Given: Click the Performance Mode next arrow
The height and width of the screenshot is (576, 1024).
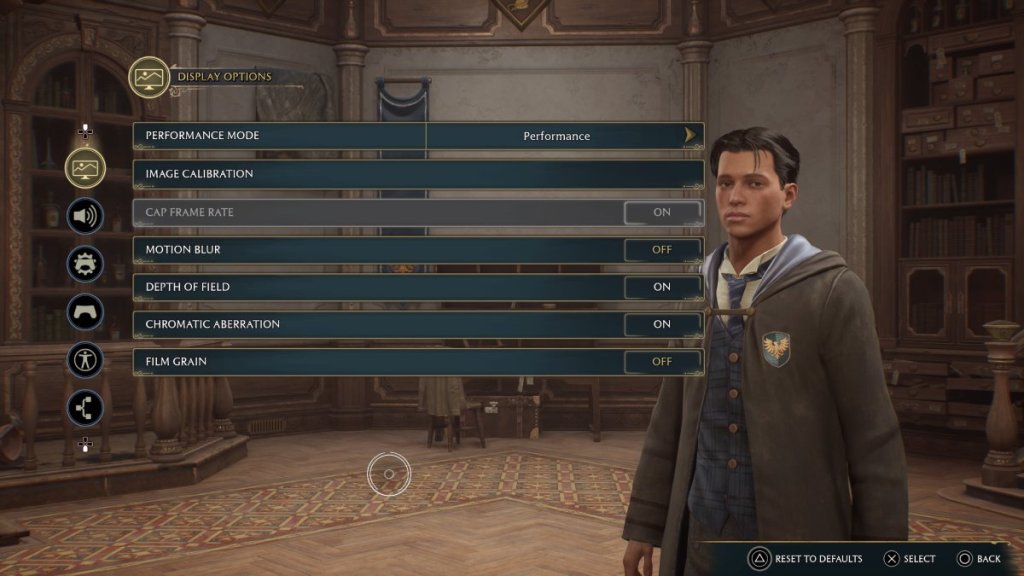Looking at the screenshot, I should pos(690,136).
